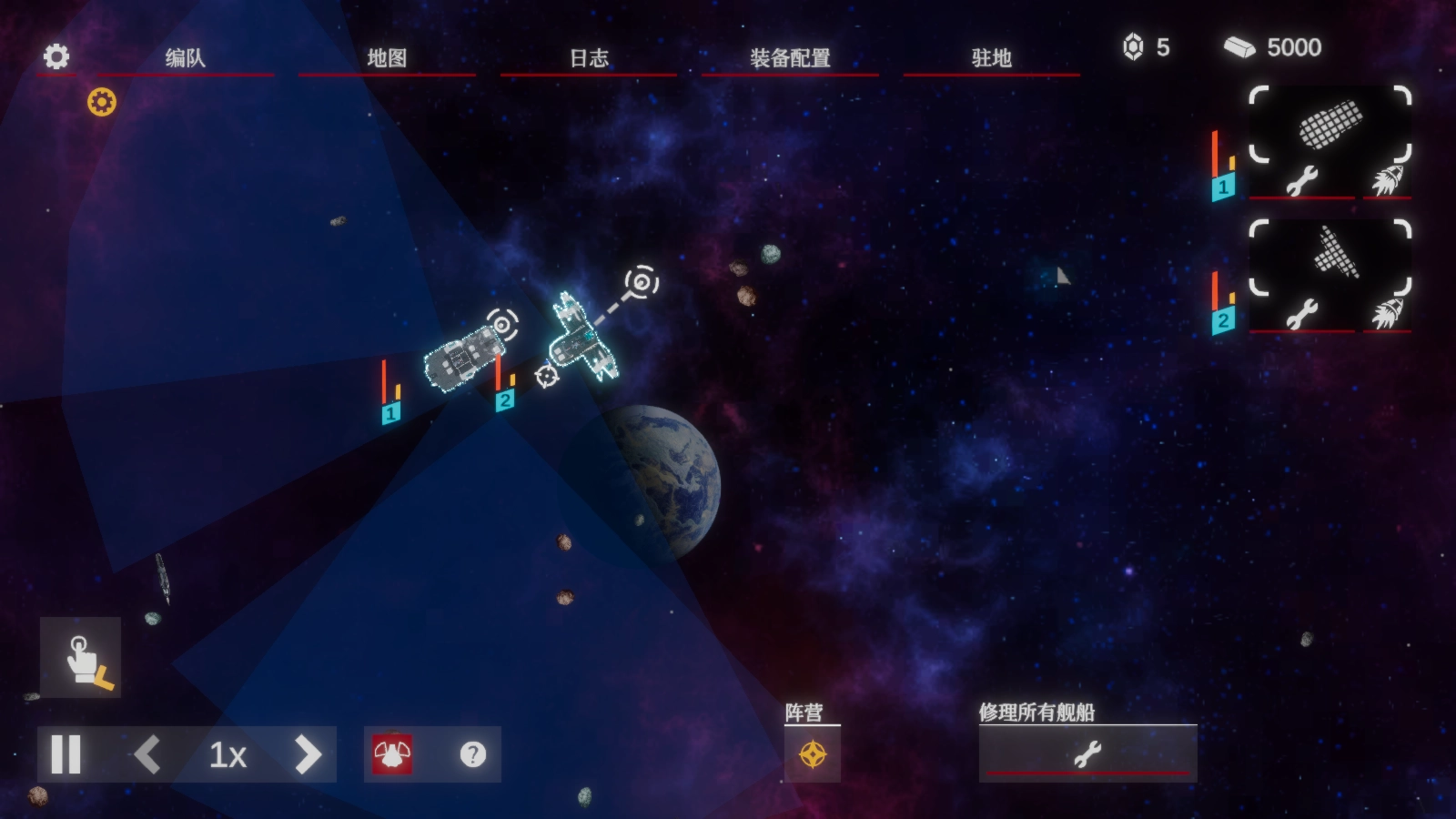Open the gear settings menu
The image size is (1456, 819).
56,56
